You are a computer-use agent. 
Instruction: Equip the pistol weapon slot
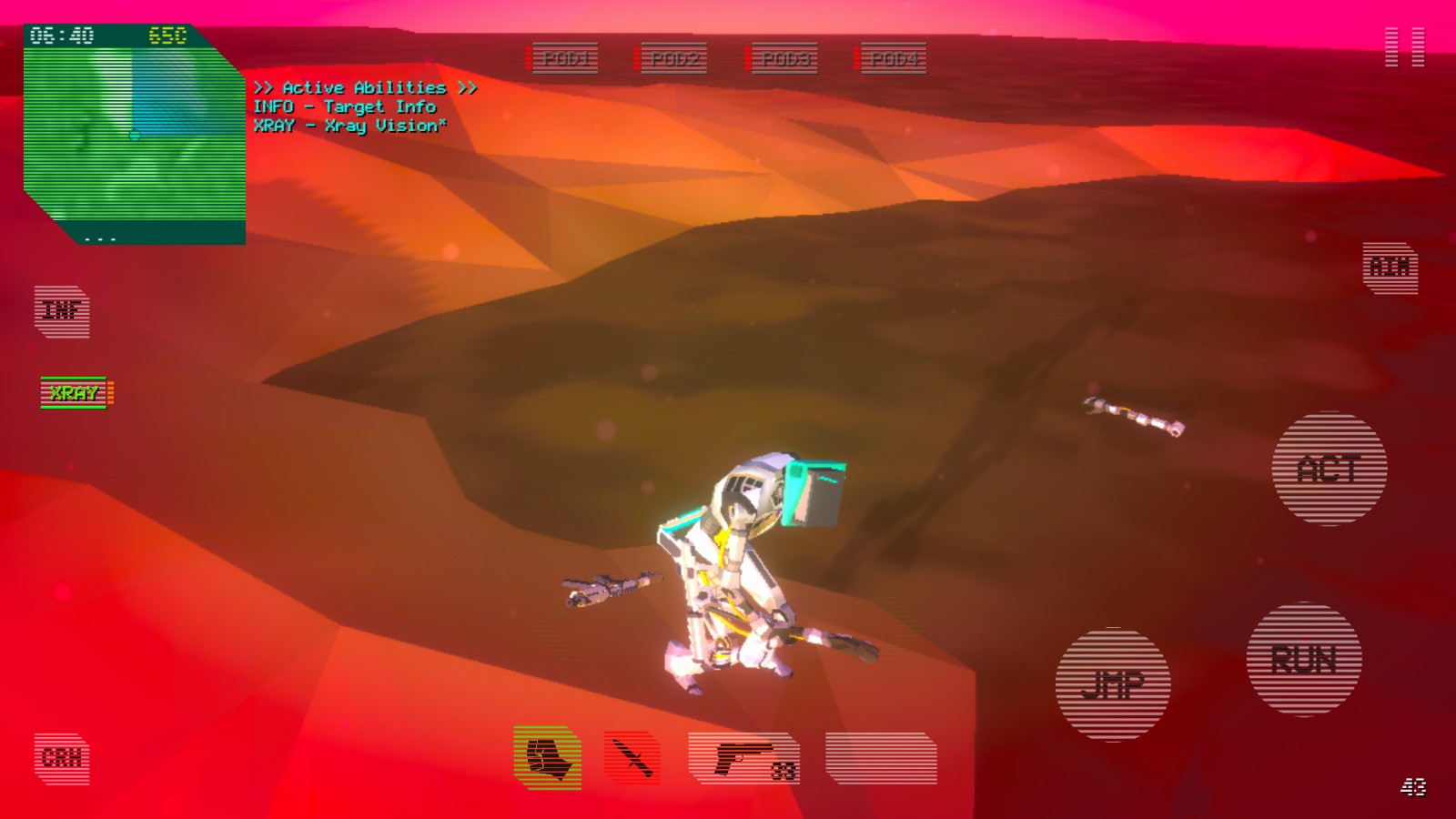744,759
